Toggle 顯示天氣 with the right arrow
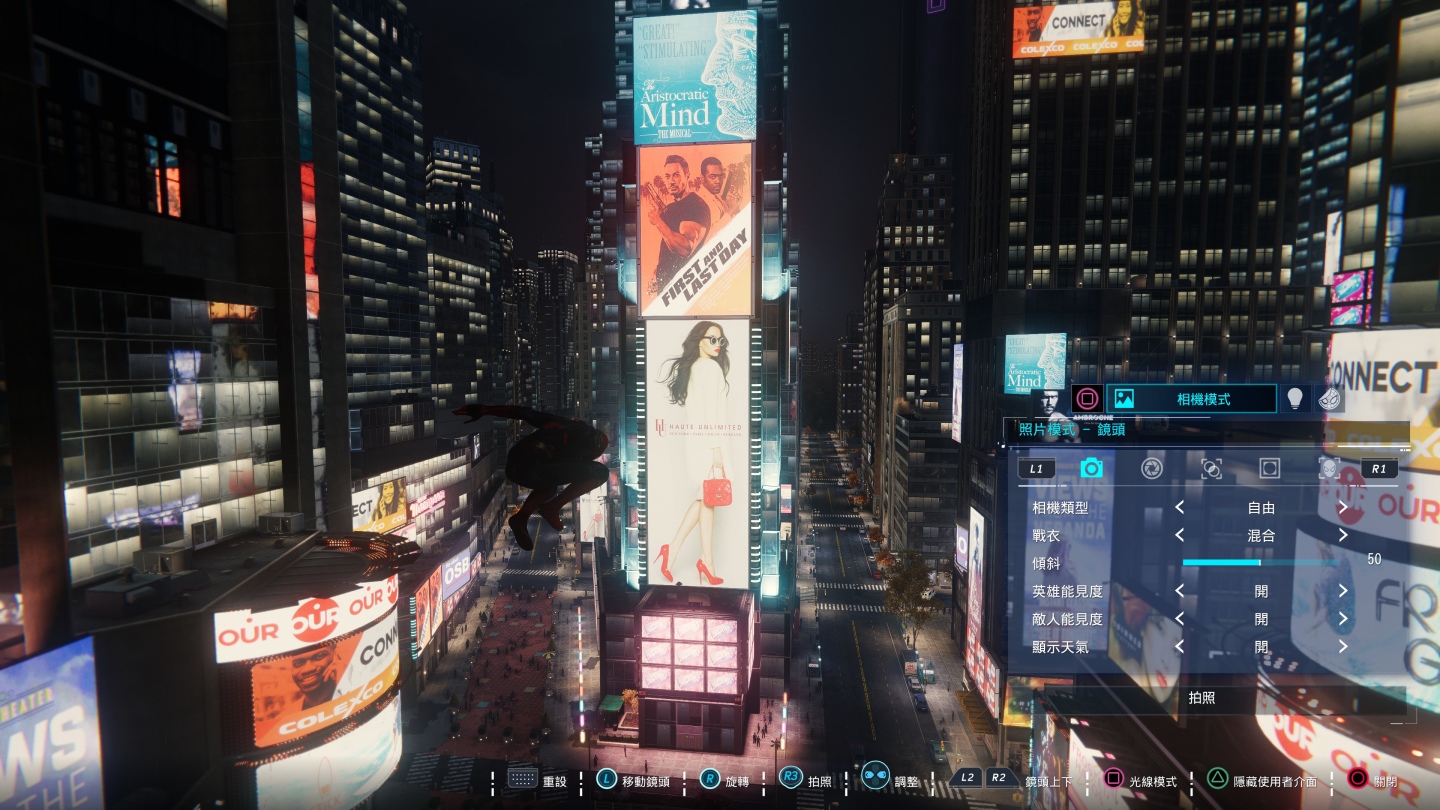1440x810 pixels. (x=1343, y=647)
